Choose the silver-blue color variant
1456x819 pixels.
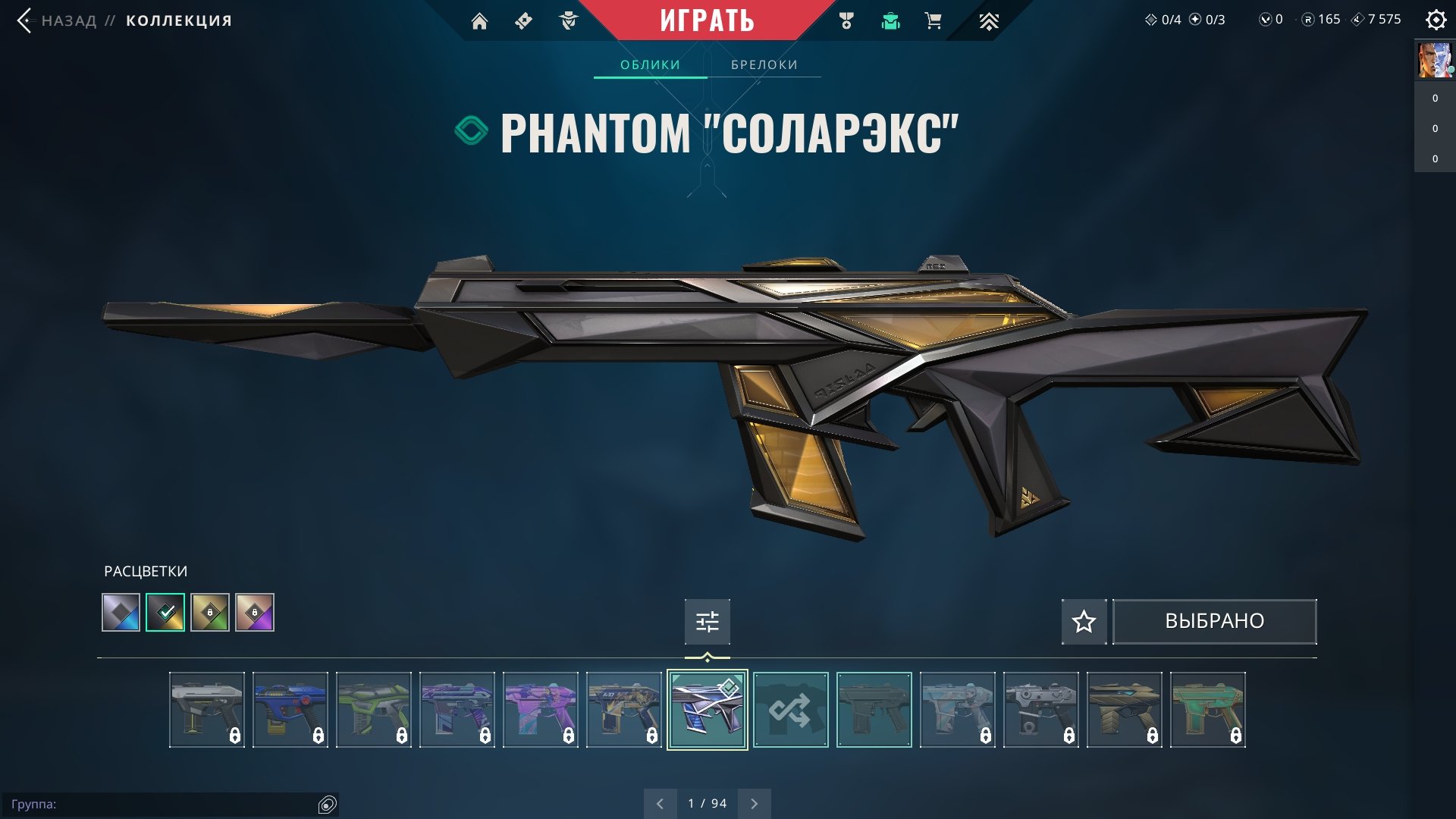coord(121,613)
